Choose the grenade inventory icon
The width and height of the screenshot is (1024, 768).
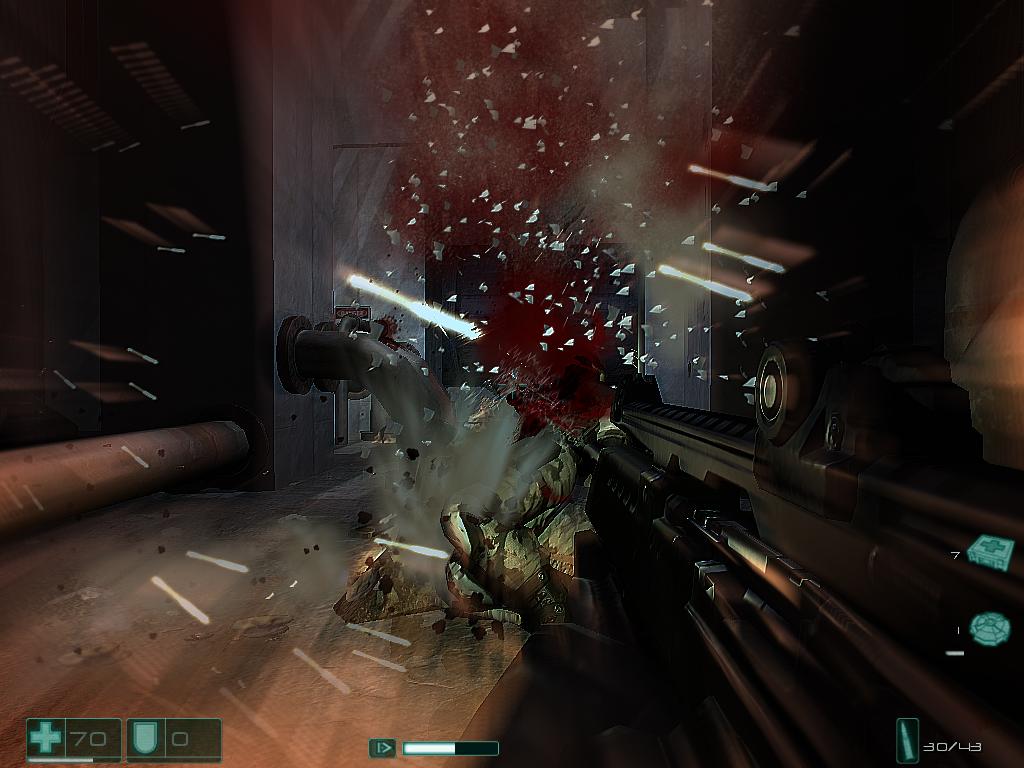989,627
